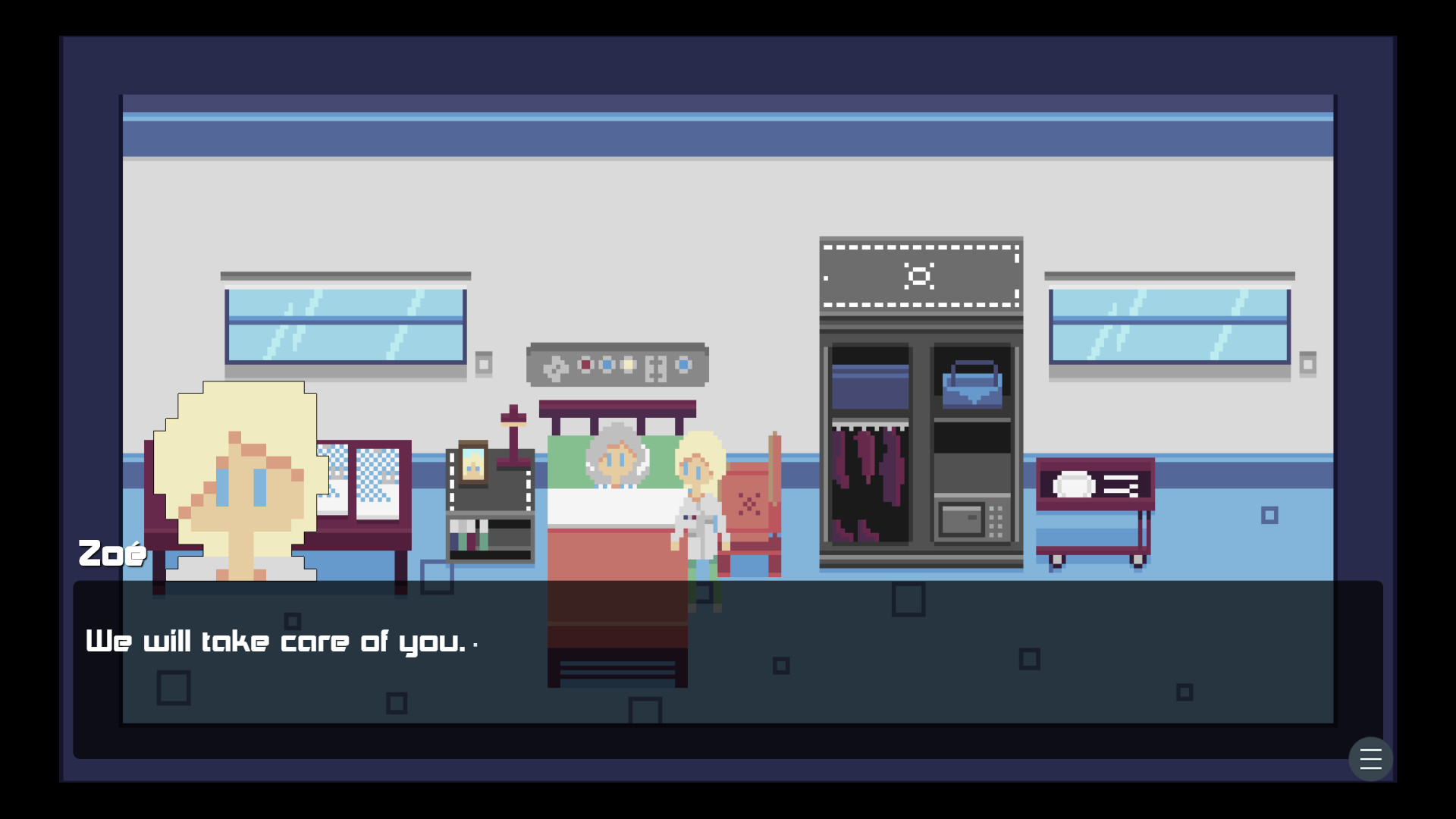
Task: Flip the light switch near the right window
Action: coord(1307,364)
